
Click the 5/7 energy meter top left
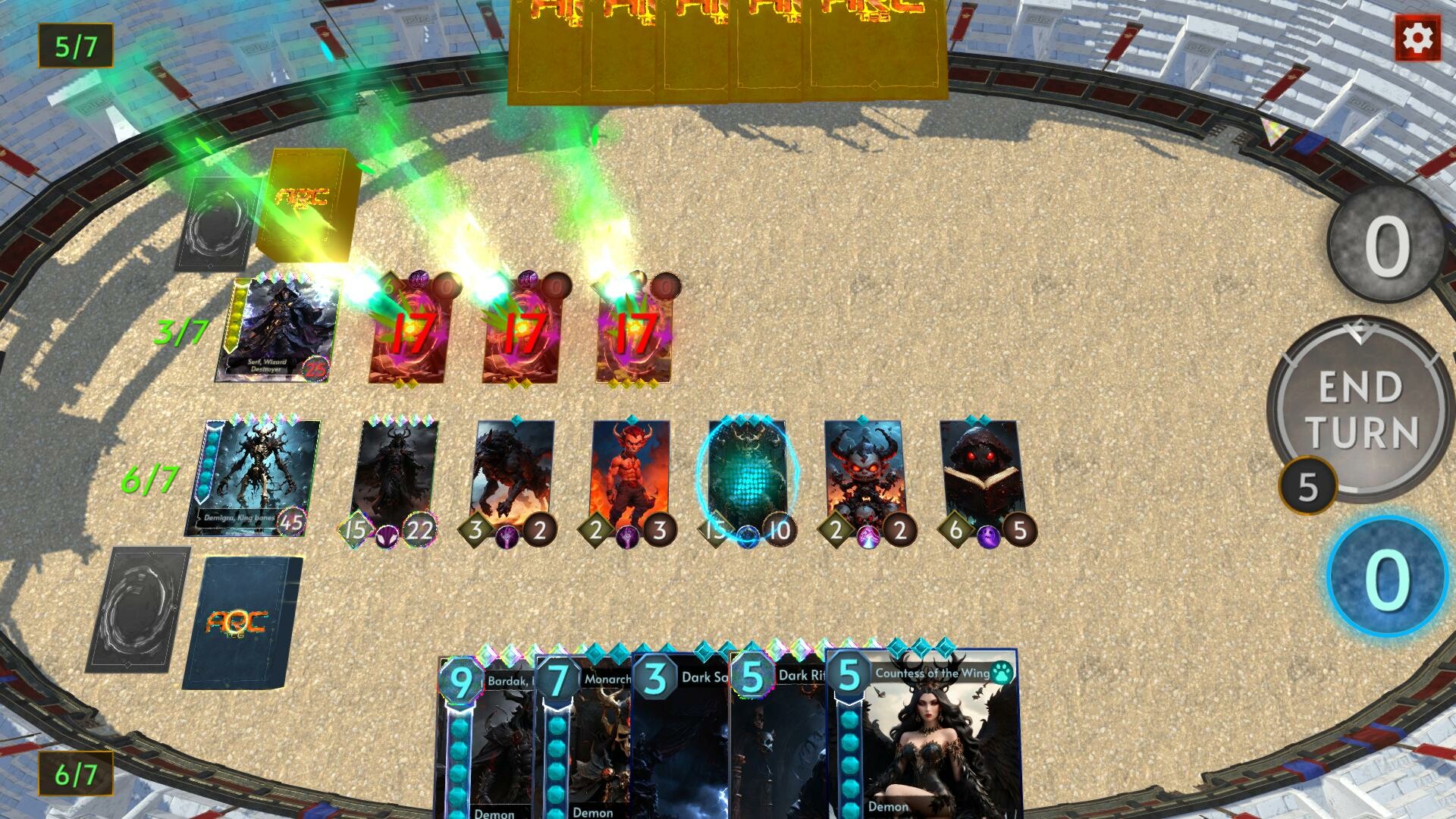point(74,44)
